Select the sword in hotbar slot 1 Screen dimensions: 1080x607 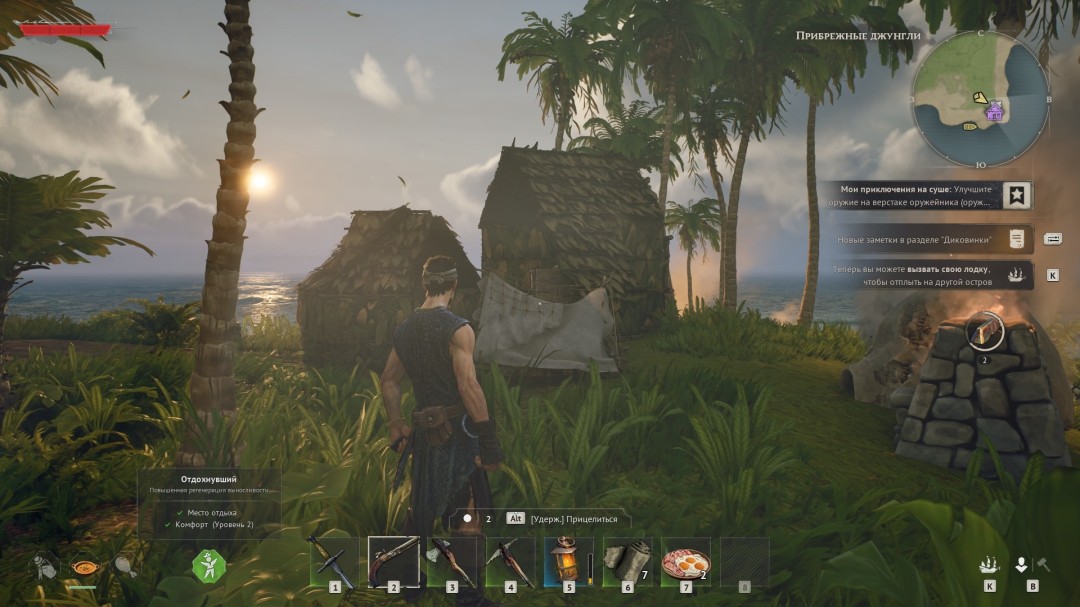tap(334, 562)
